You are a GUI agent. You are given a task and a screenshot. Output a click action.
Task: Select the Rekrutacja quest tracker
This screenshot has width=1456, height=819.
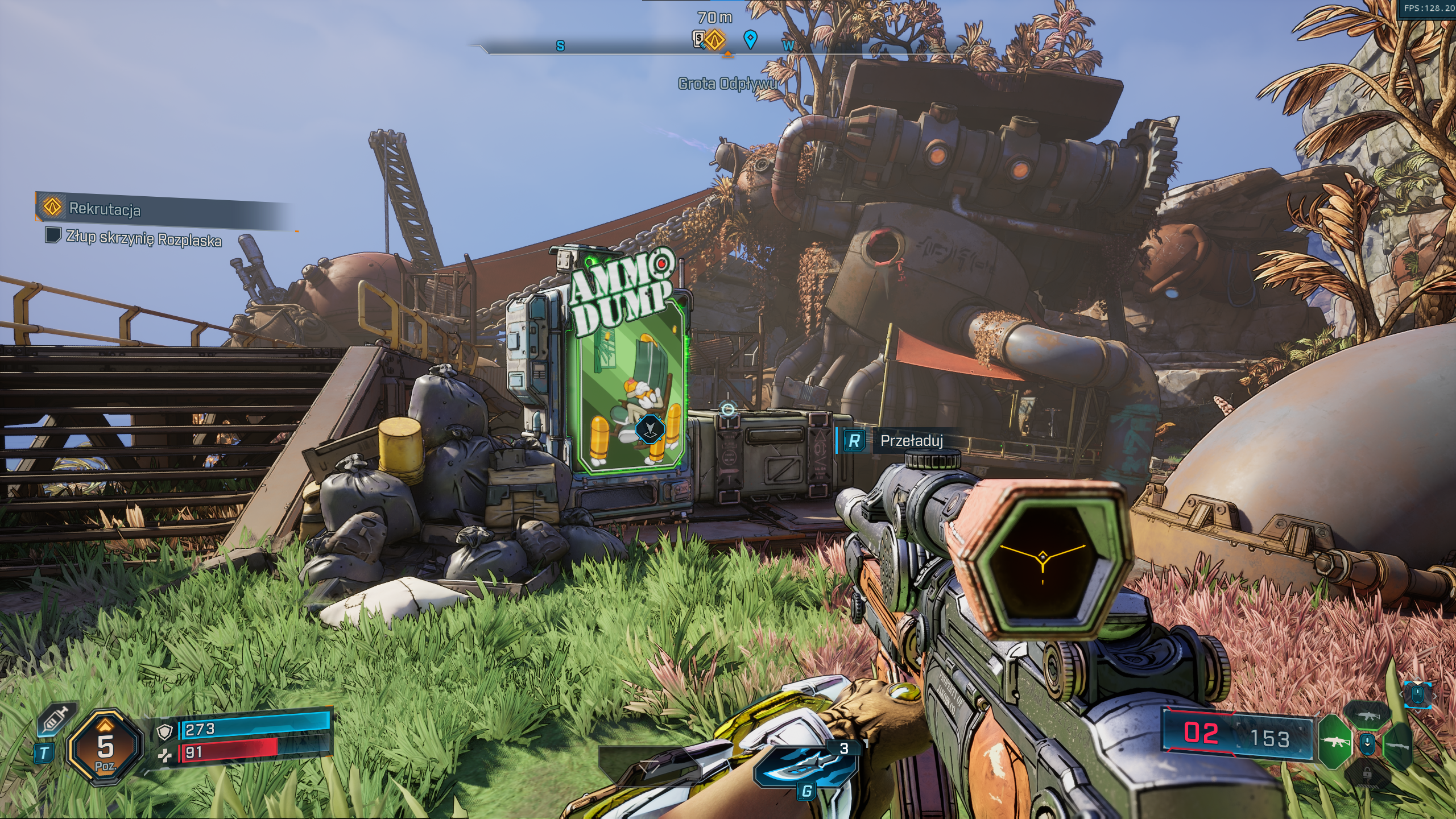click(105, 209)
